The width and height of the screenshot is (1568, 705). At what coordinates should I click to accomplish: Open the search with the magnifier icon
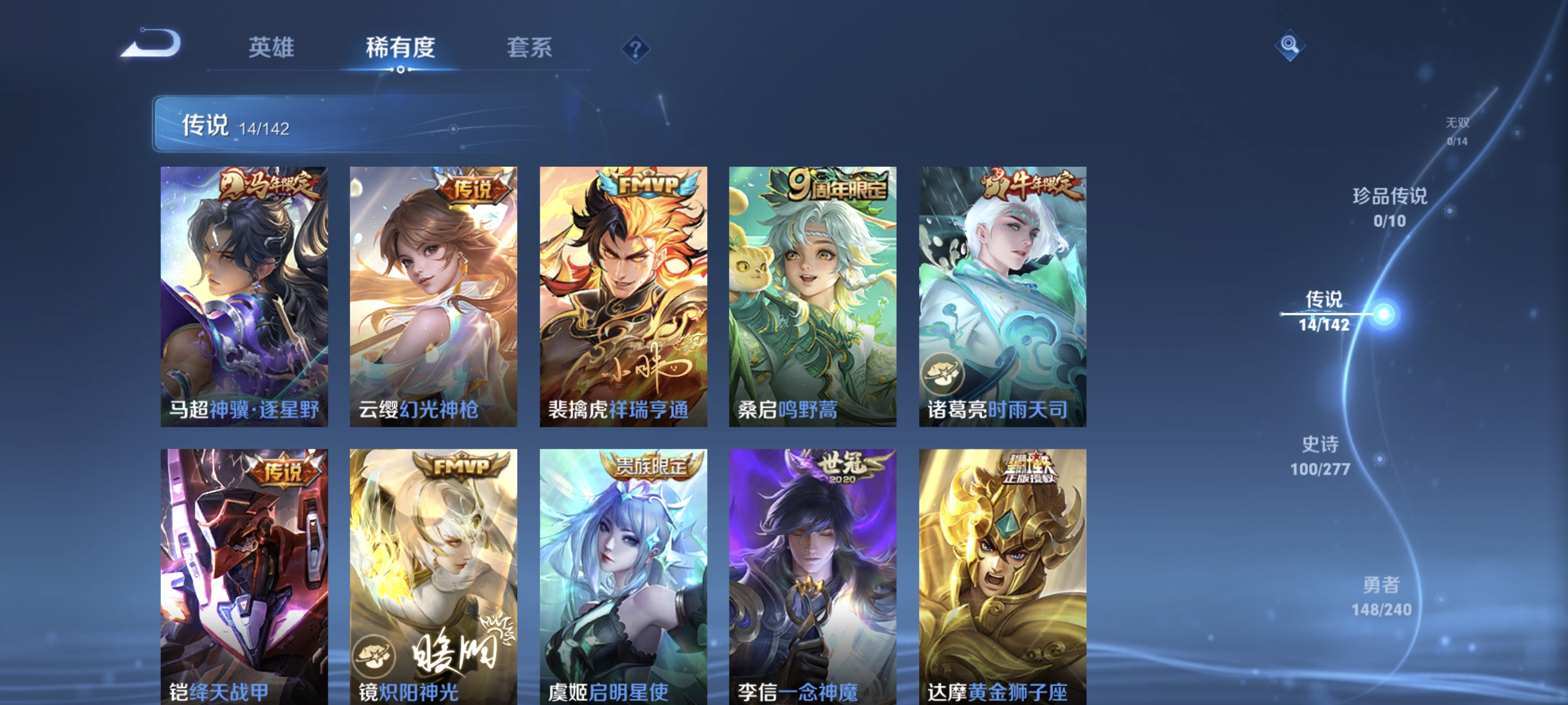tap(1291, 44)
